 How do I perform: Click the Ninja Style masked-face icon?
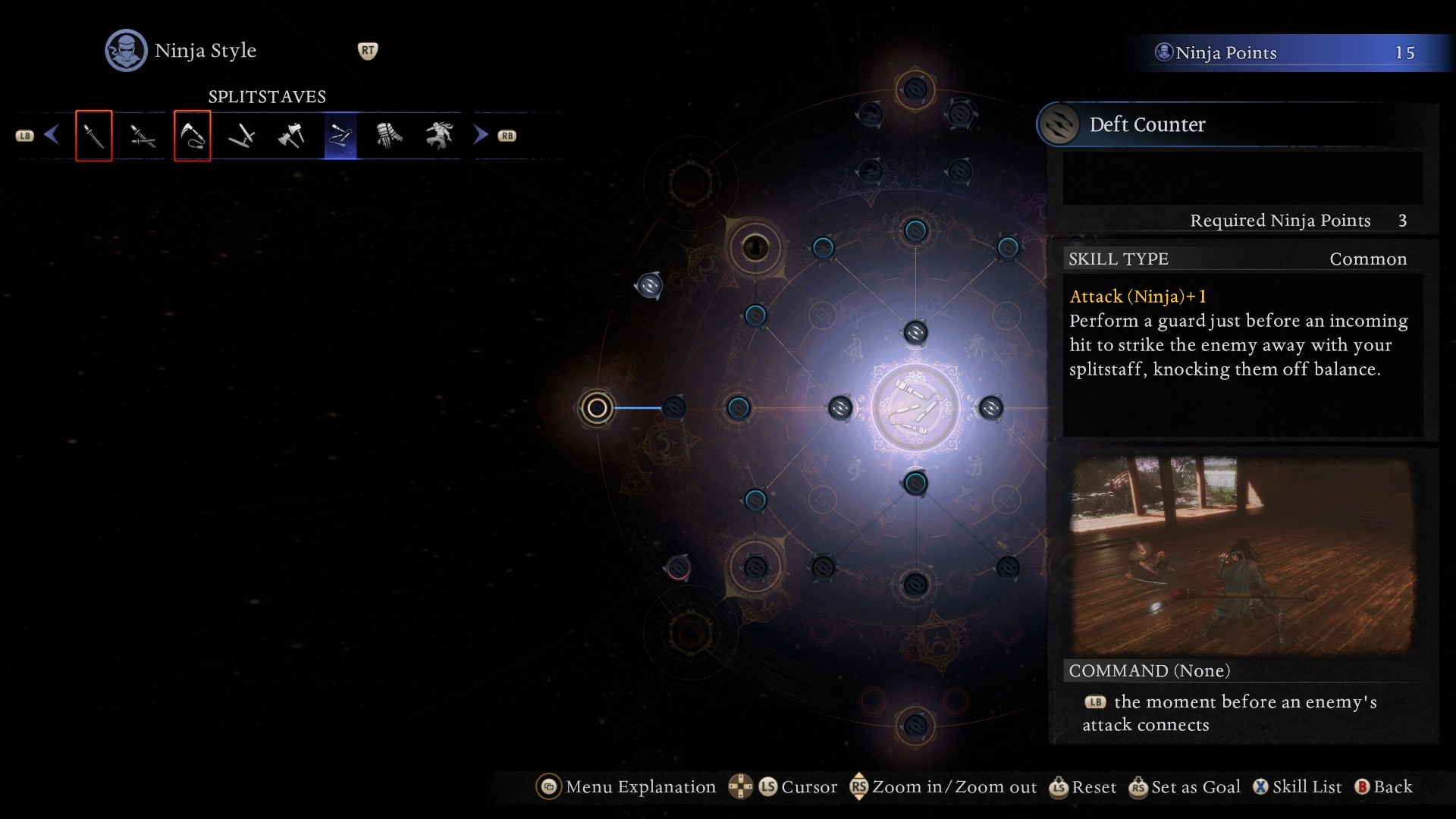coord(126,51)
